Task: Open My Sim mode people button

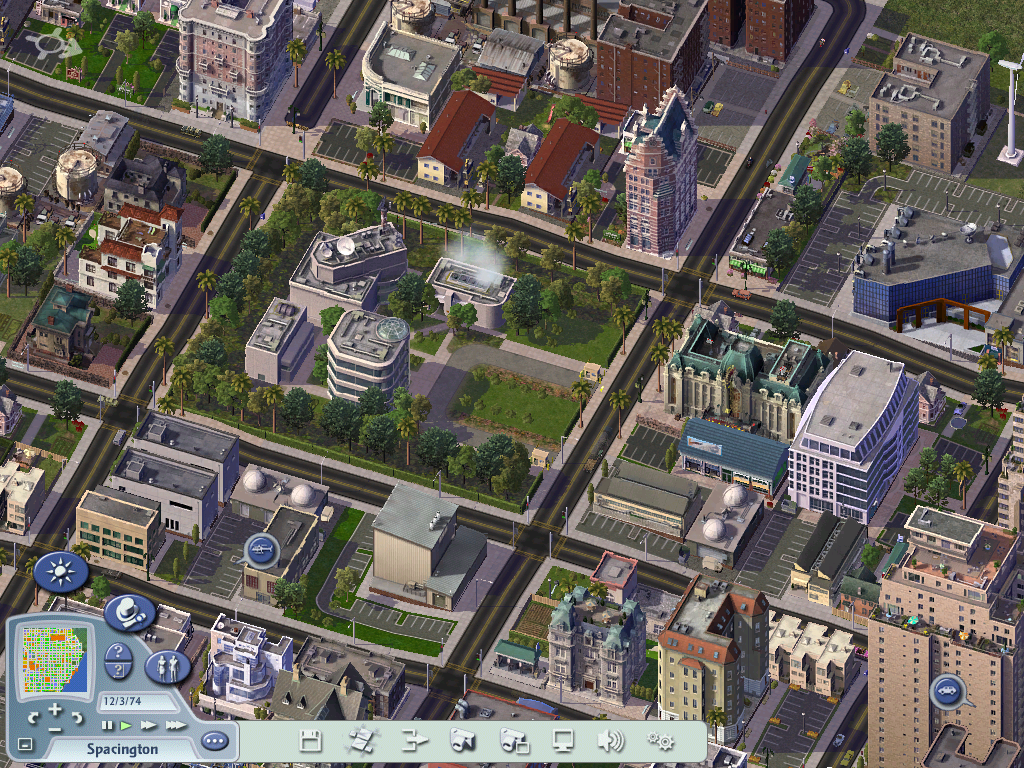Action: [x=167, y=666]
